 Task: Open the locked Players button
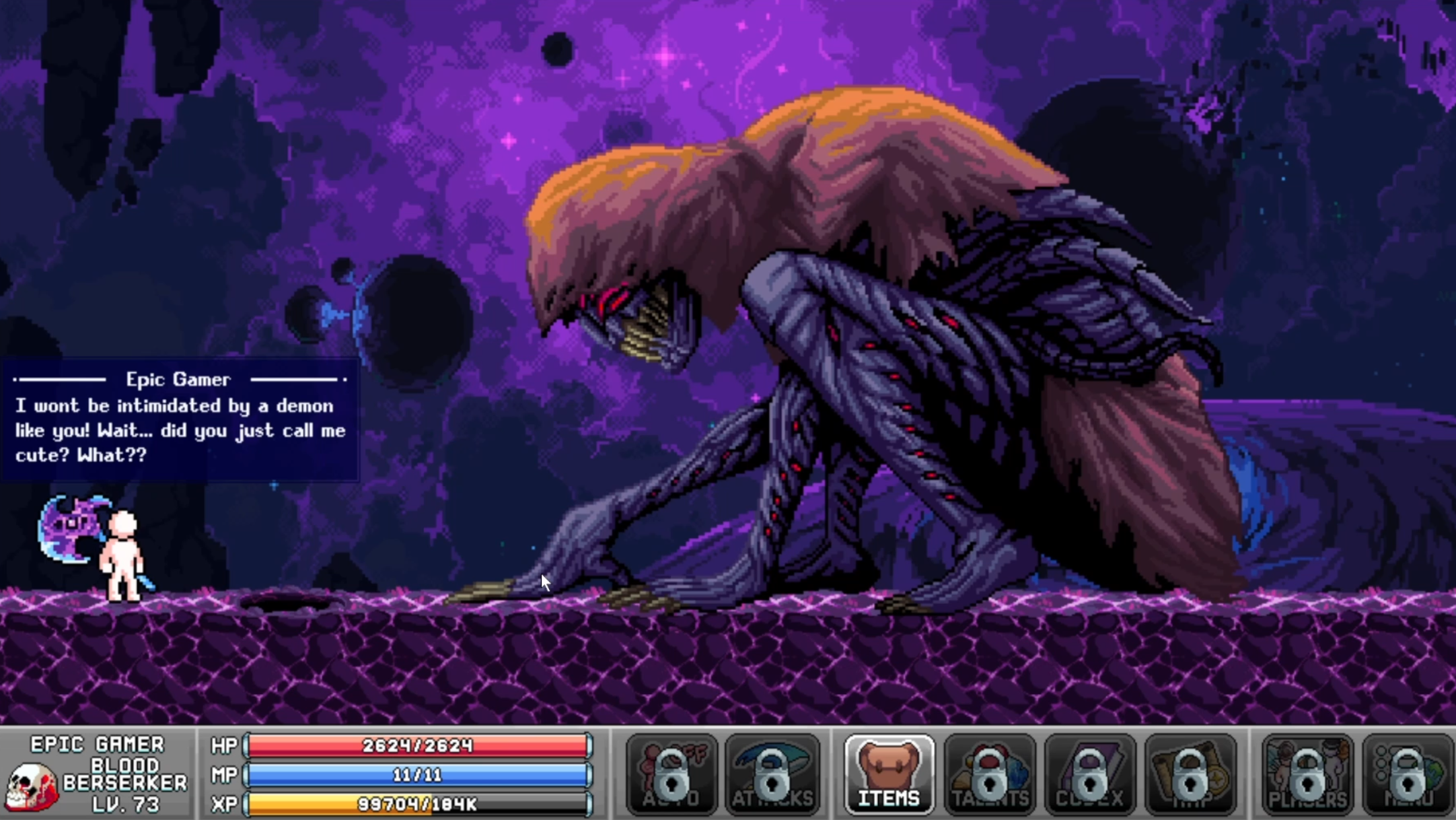pos(1307,775)
